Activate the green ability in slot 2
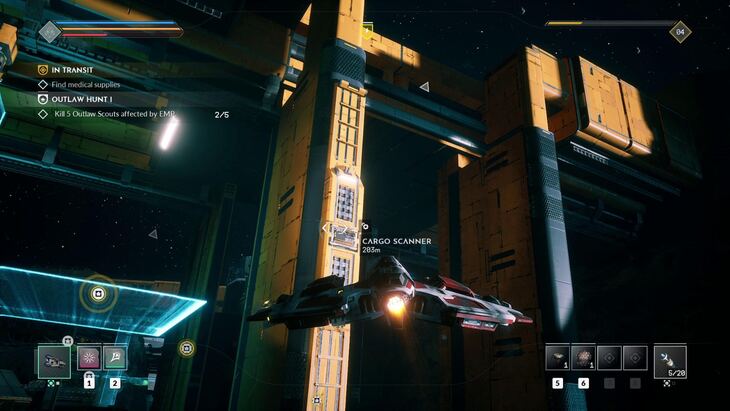 (x=115, y=358)
